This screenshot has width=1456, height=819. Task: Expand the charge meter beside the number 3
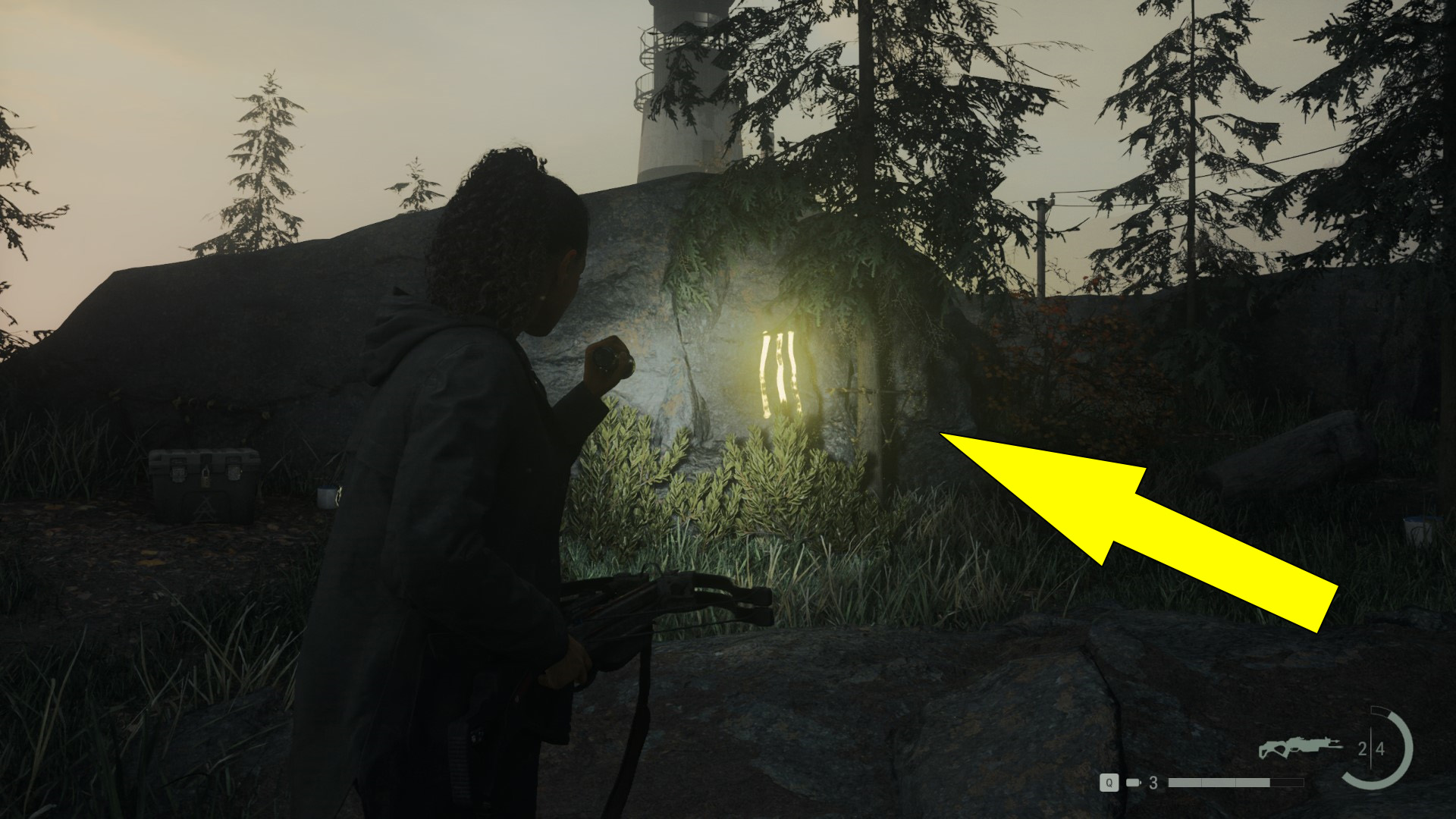click(x=1236, y=782)
